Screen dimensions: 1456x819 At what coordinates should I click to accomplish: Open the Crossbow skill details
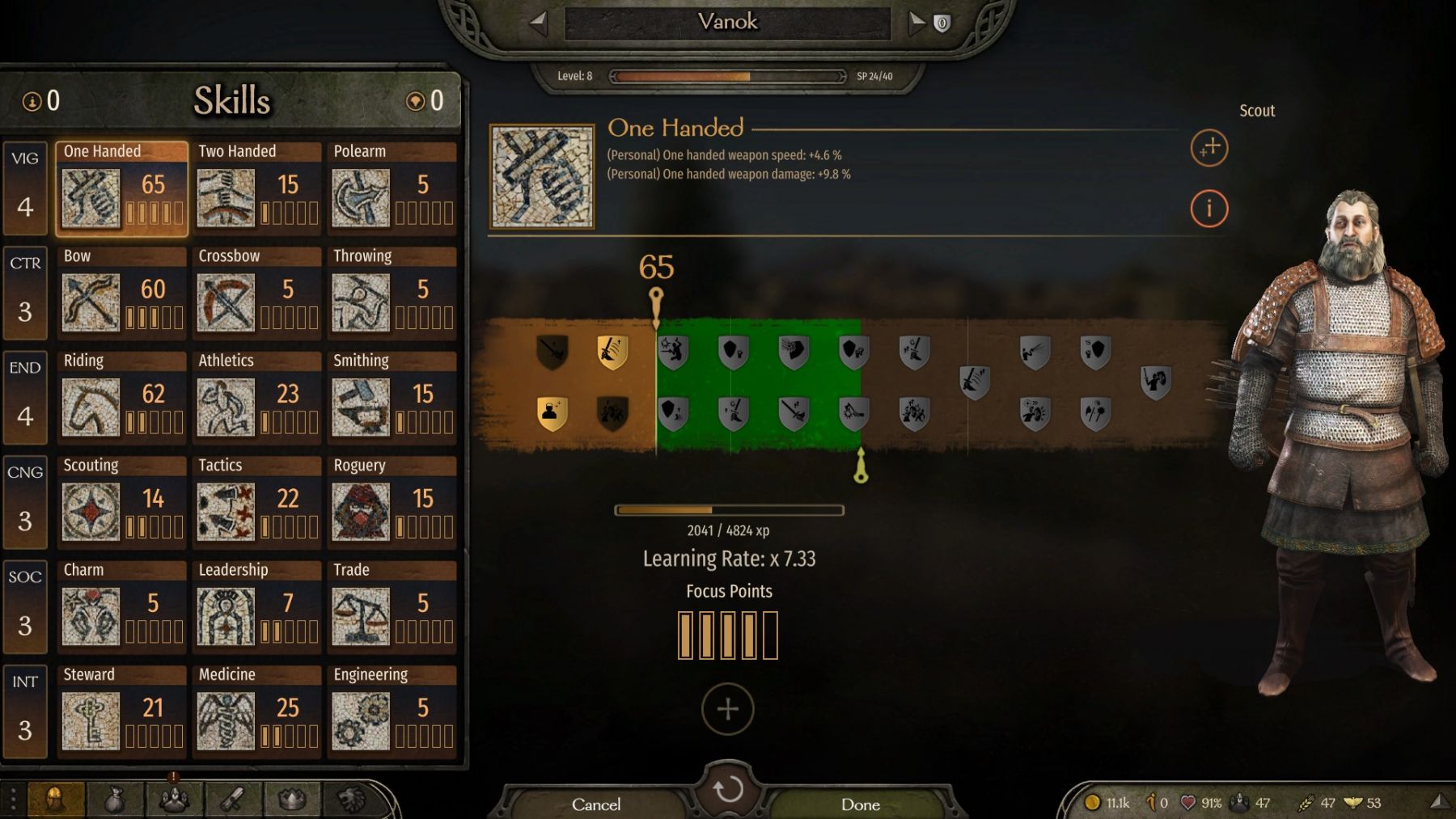257,293
